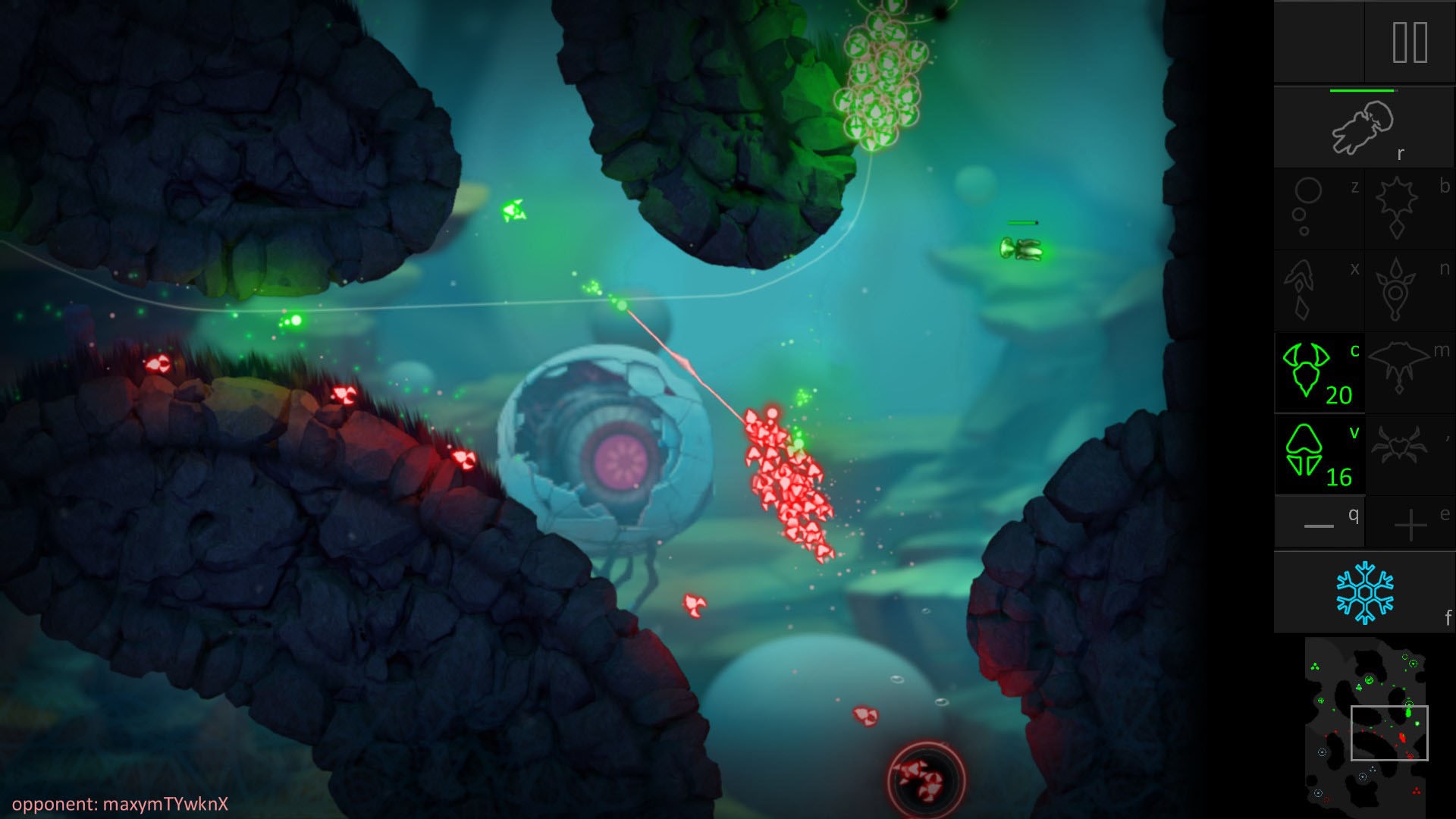Choose the bubble cluster unit icon
The height and width of the screenshot is (819, 1456).
pyautogui.click(x=1318, y=209)
